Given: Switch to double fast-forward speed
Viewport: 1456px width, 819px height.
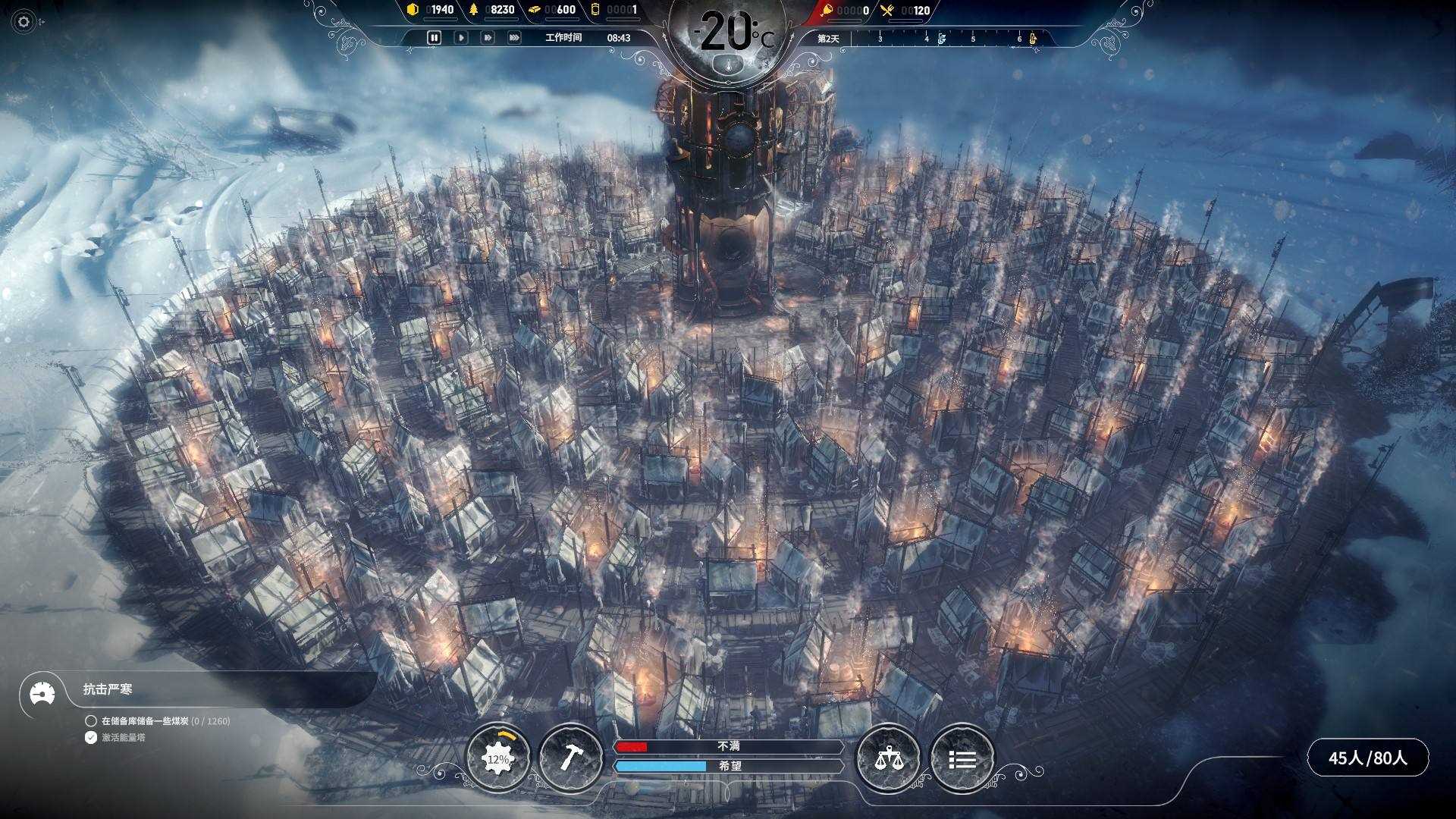Looking at the screenshot, I should coord(488,37).
